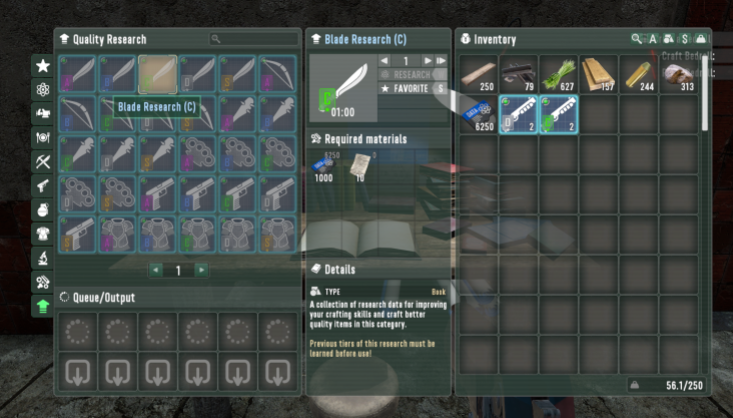
Task: Select the Data item stack of 6250
Action: point(479,114)
